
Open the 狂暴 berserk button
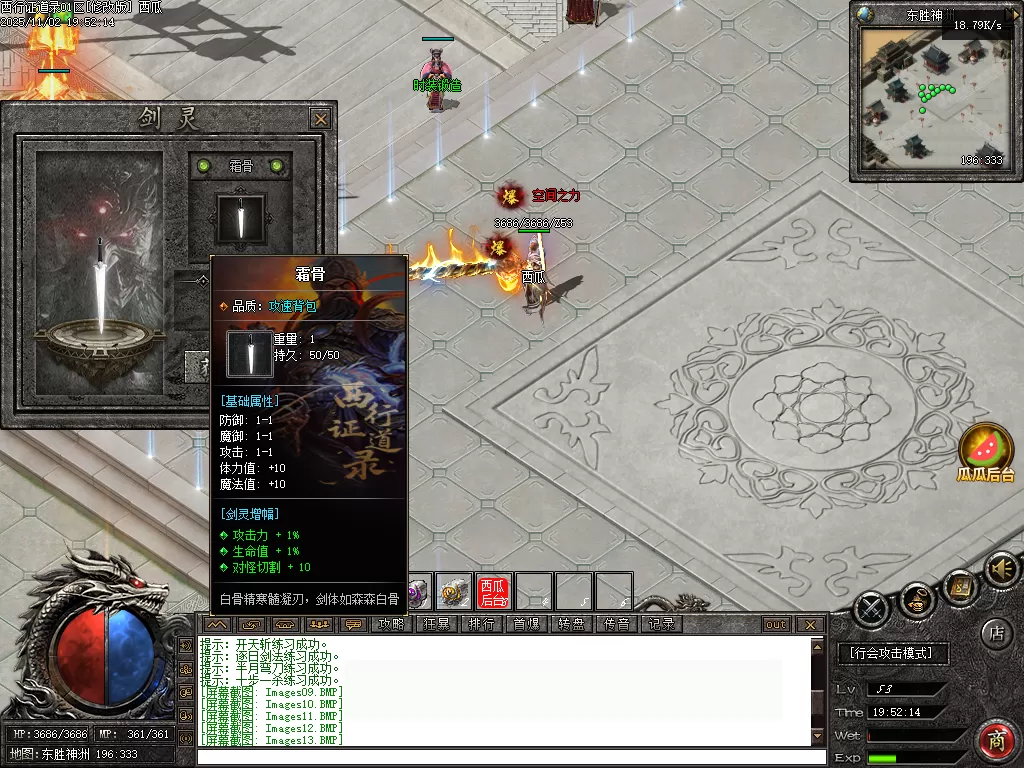437,624
